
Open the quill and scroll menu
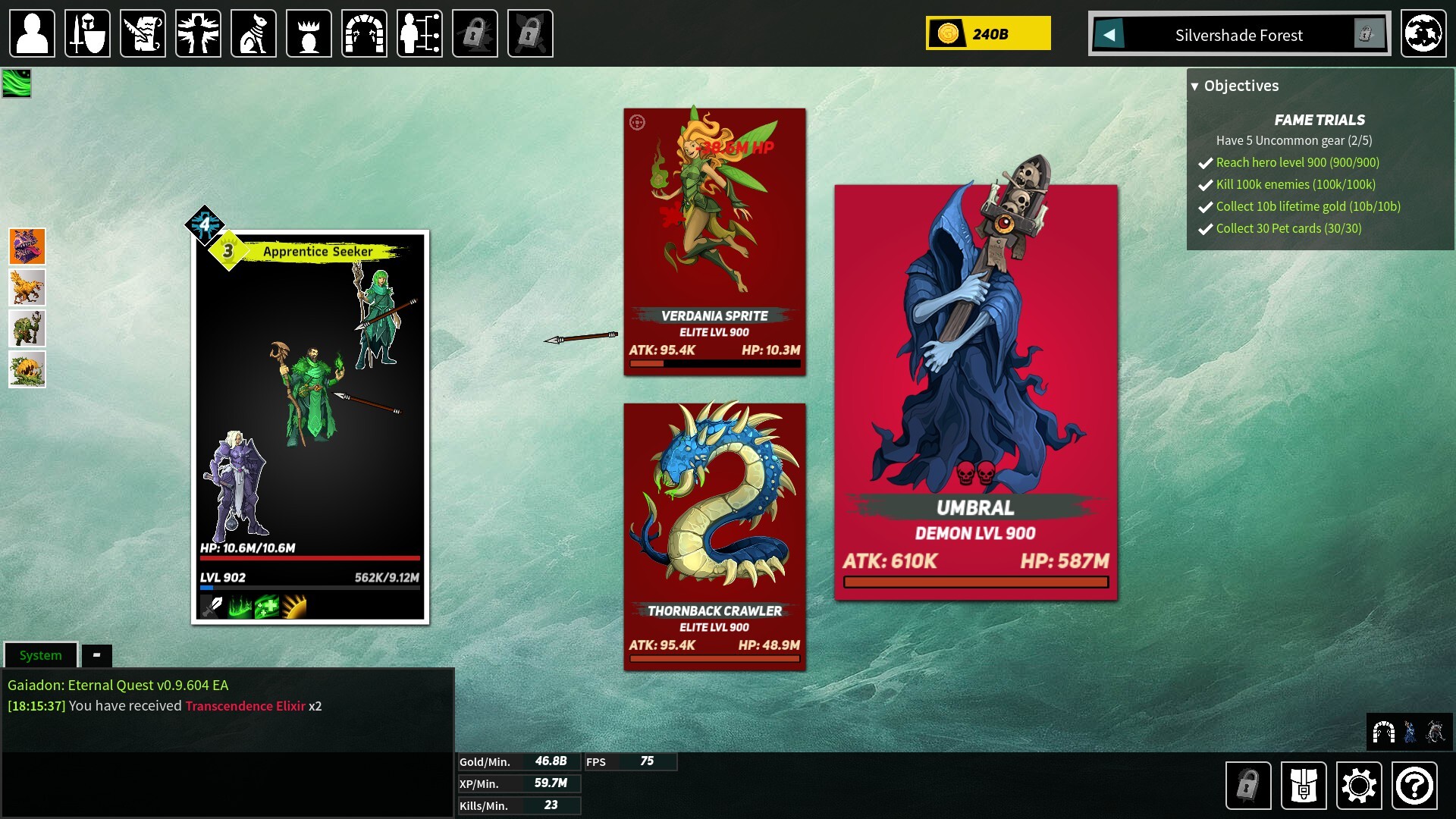[143, 33]
